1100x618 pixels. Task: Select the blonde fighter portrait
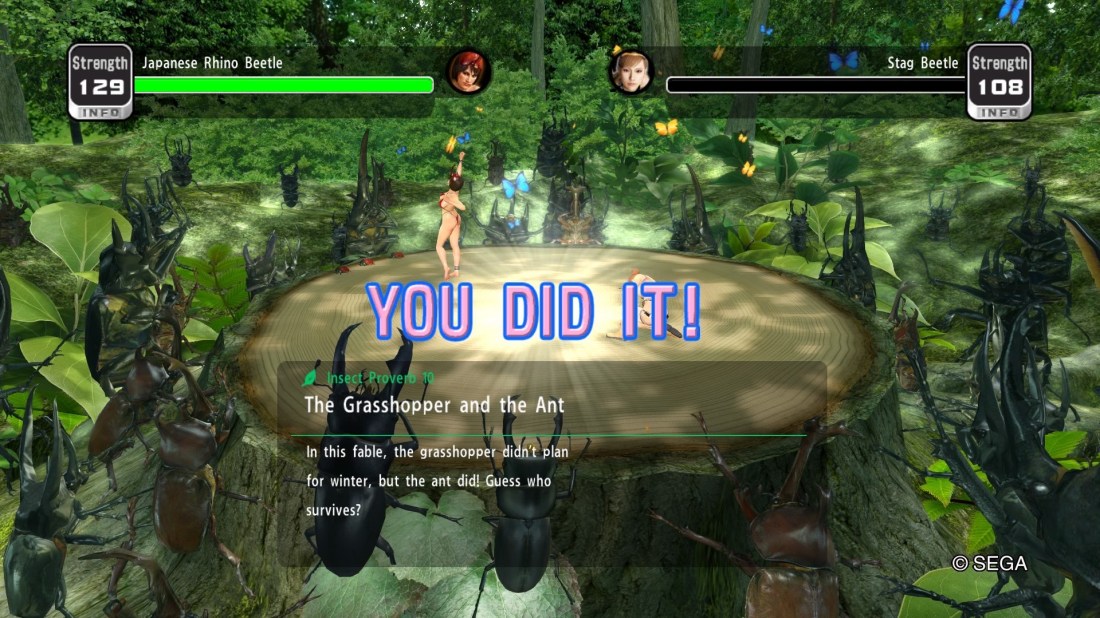[631, 71]
